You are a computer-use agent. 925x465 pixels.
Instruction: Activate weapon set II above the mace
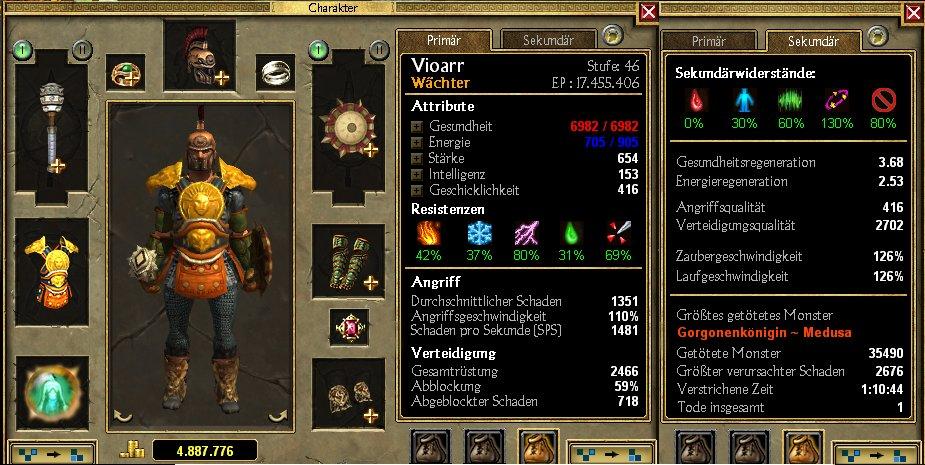83,48
